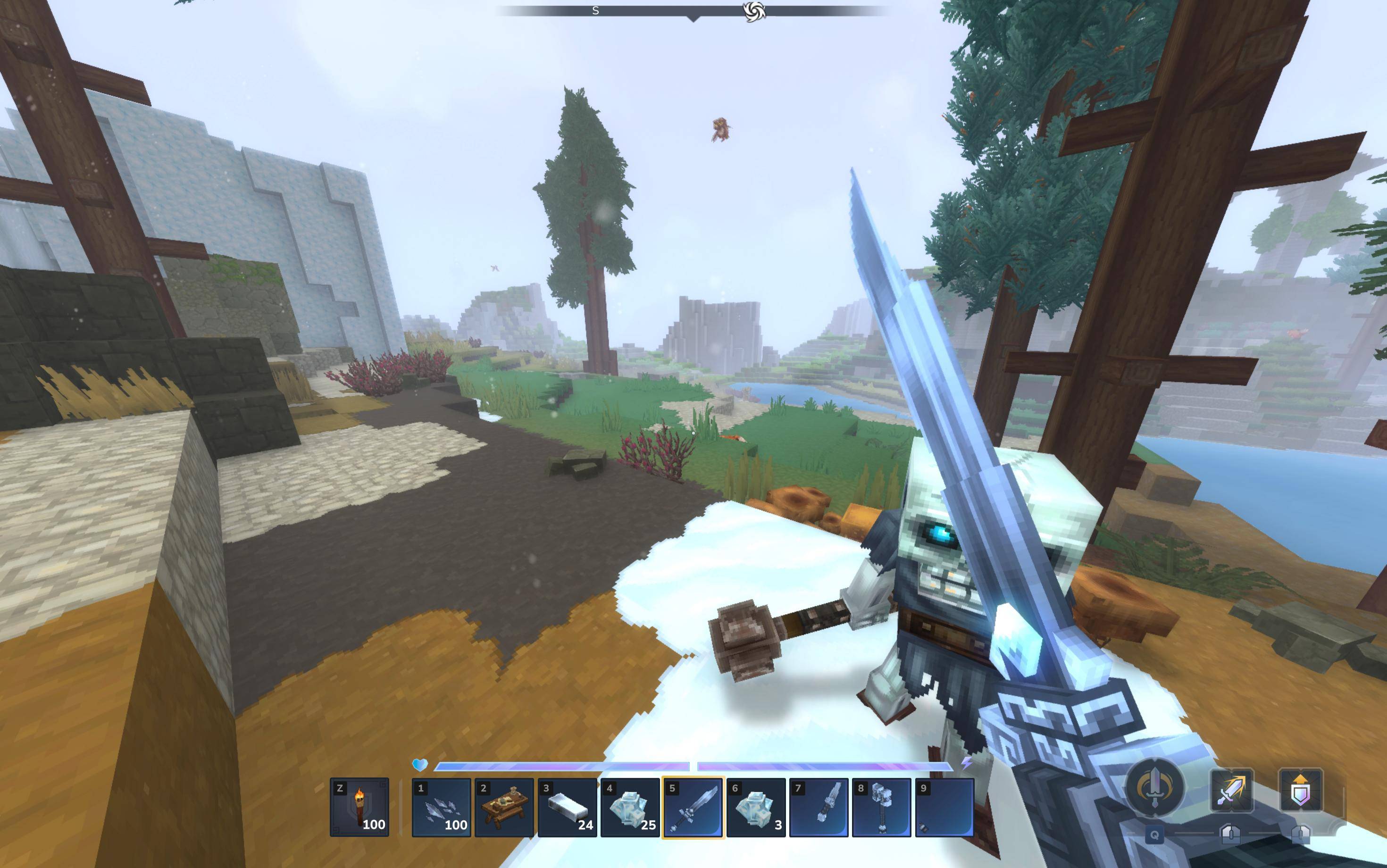Image resolution: width=1387 pixels, height=868 pixels.
Task: Choose the ice crystal stack of 3
Action: tap(755, 807)
